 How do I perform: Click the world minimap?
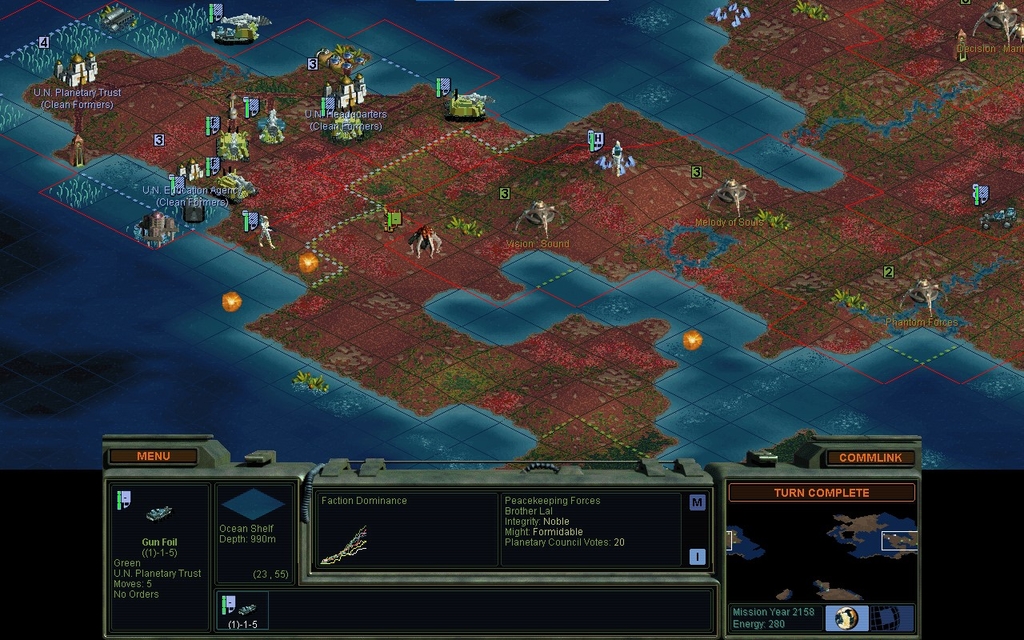821,551
